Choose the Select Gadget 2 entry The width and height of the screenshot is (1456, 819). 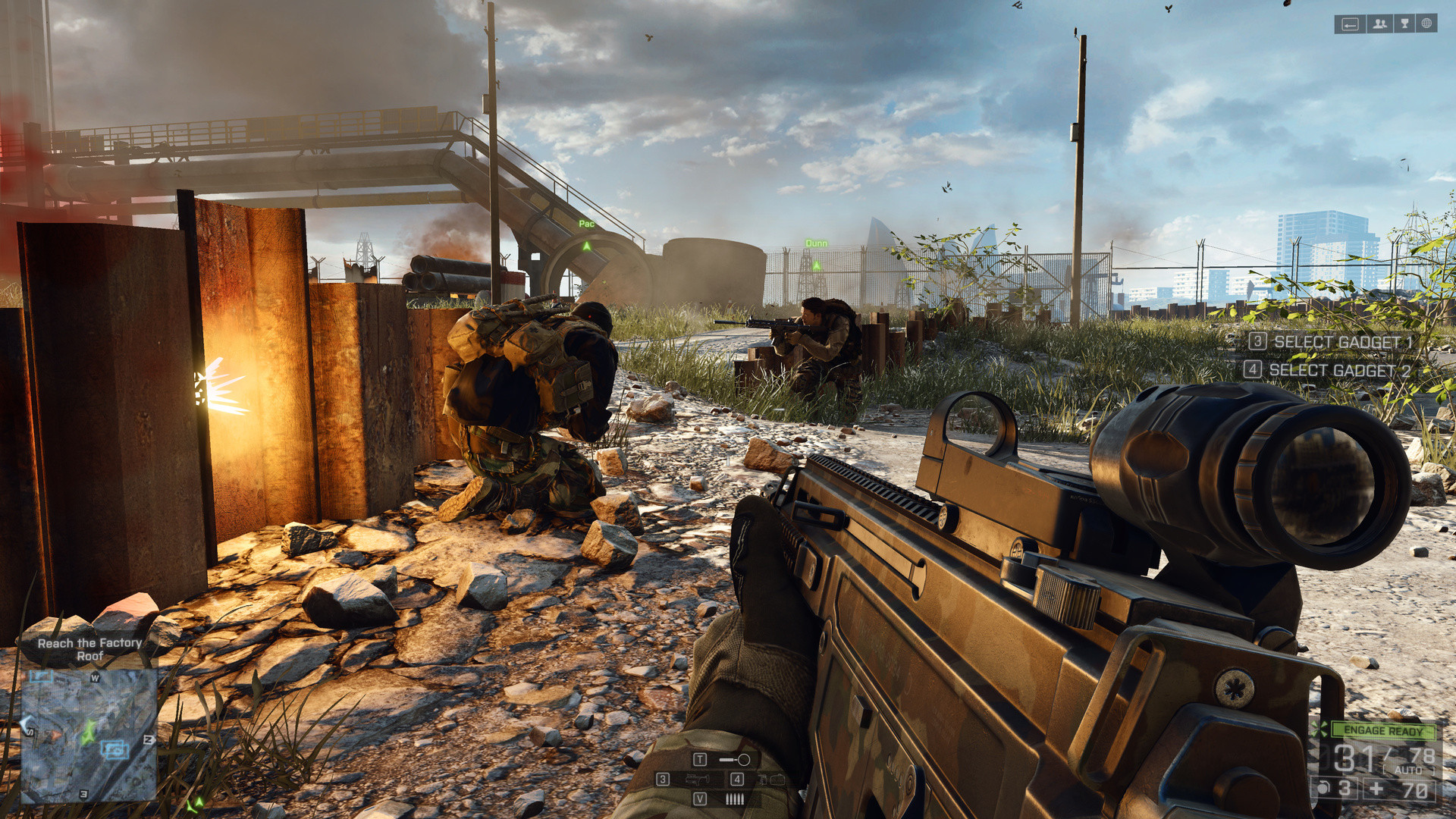(1329, 371)
